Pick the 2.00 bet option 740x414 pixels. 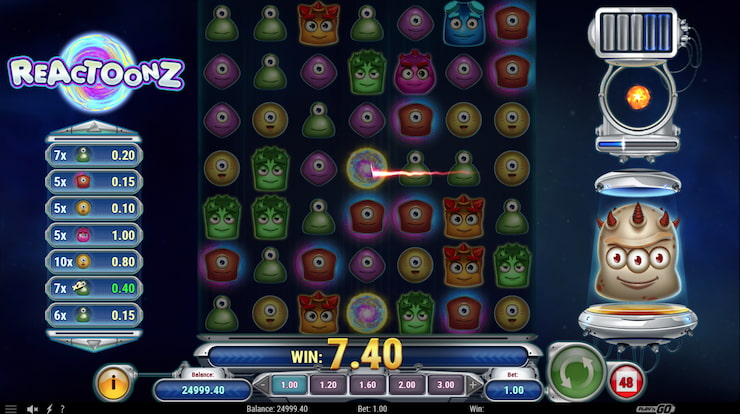pyautogui.click(x=404, y=385)
